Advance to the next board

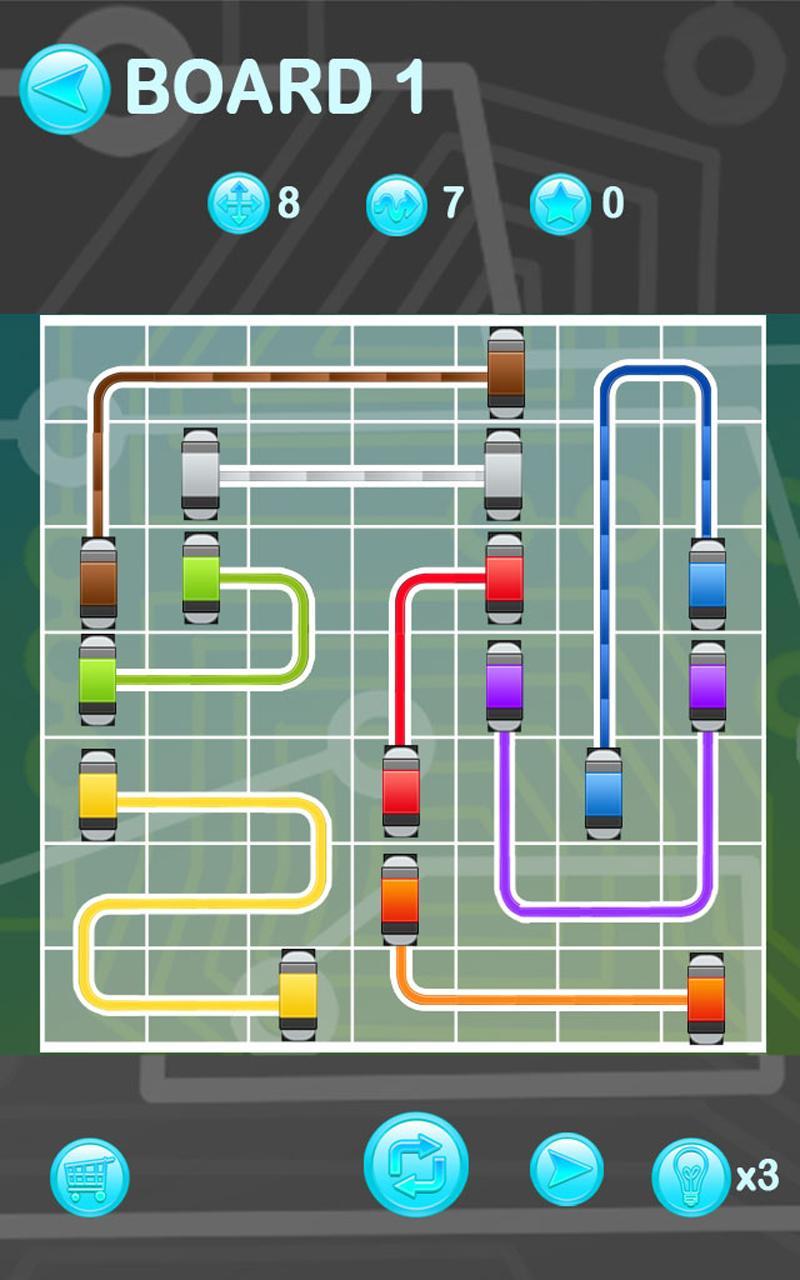(566, 1169)
